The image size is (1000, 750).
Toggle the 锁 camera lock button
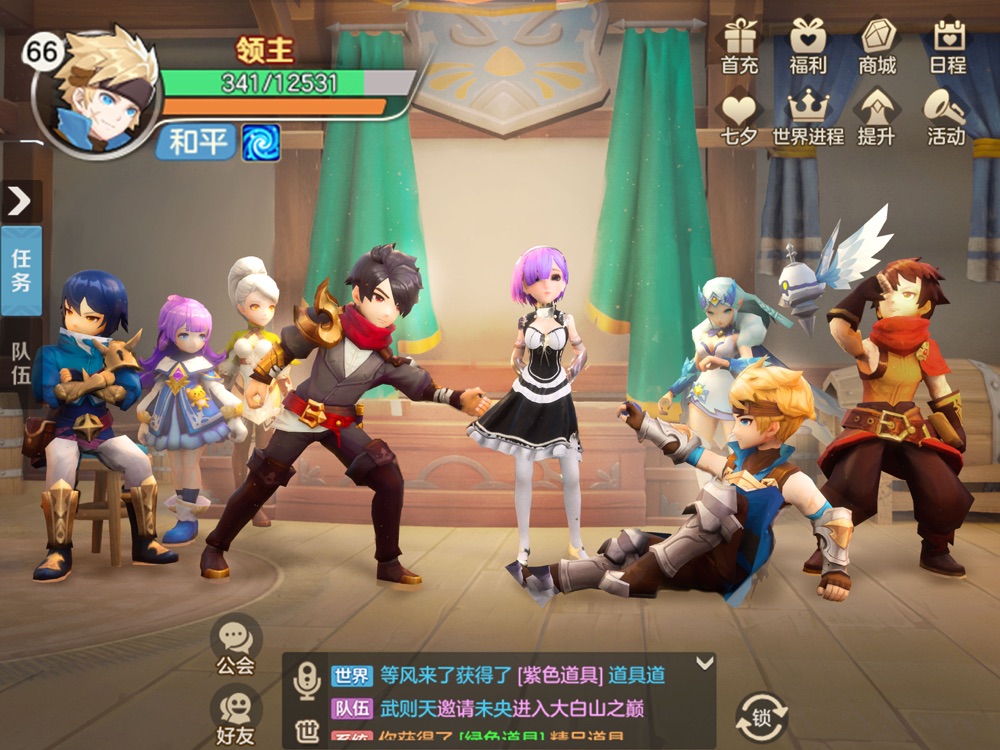762,716
